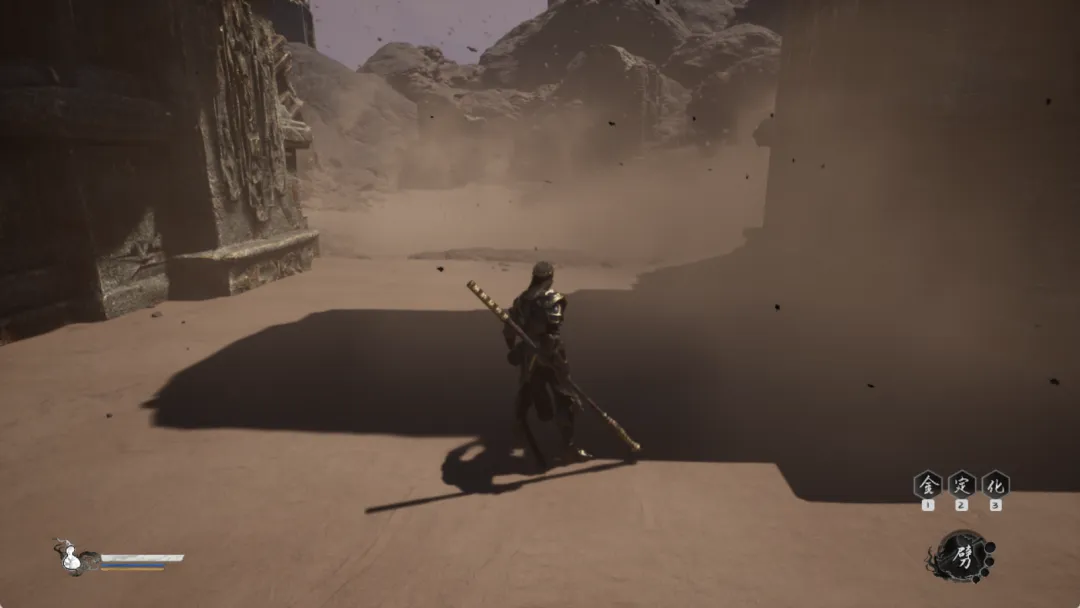
Task: Select the first hexagon spell slot
Action: tap(928, 485)
